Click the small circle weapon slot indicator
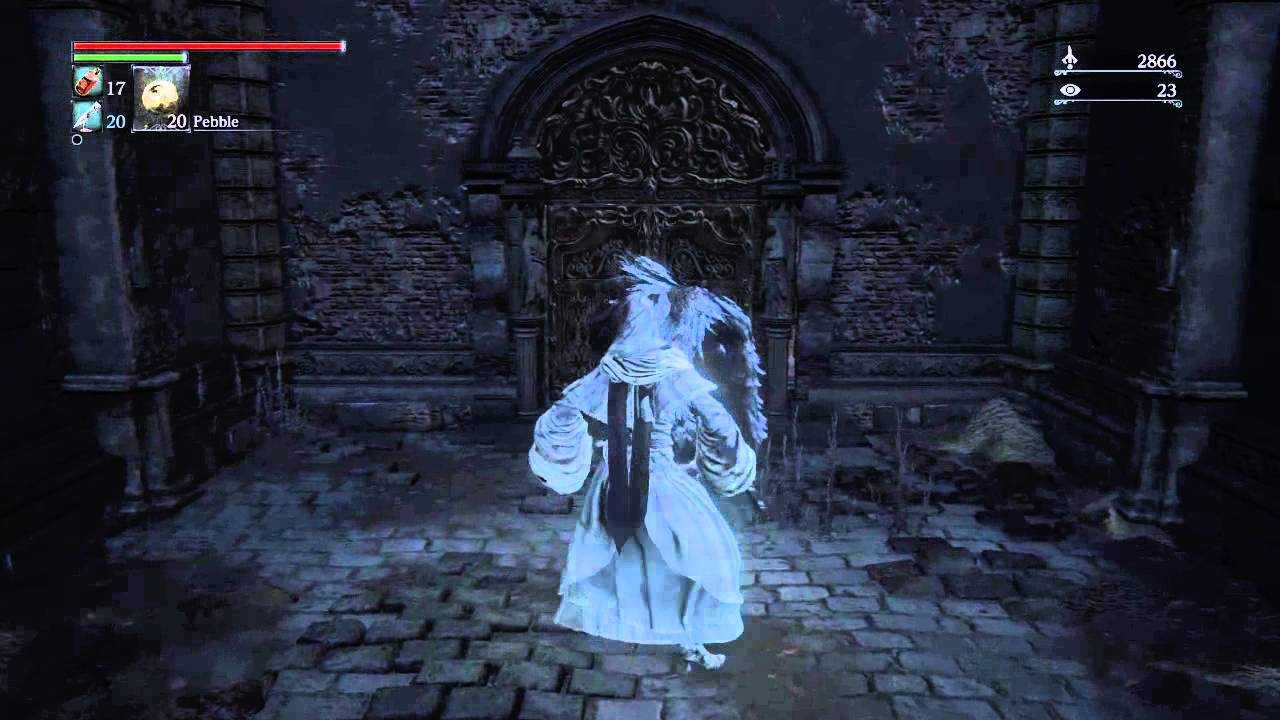The width and height of the screenshot is (1280, 720). click(x=76, y=140)
